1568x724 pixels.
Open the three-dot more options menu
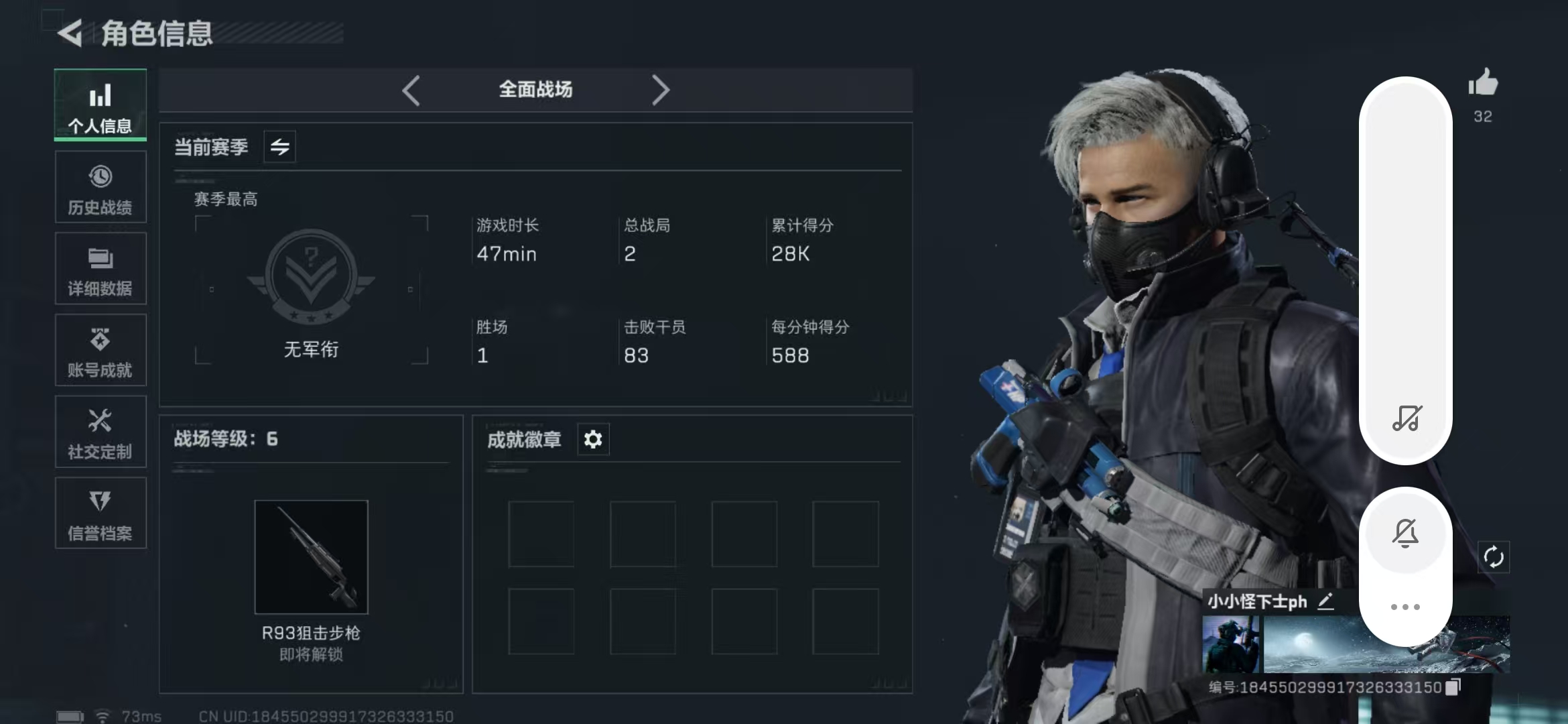click(x=1405, y=607)
